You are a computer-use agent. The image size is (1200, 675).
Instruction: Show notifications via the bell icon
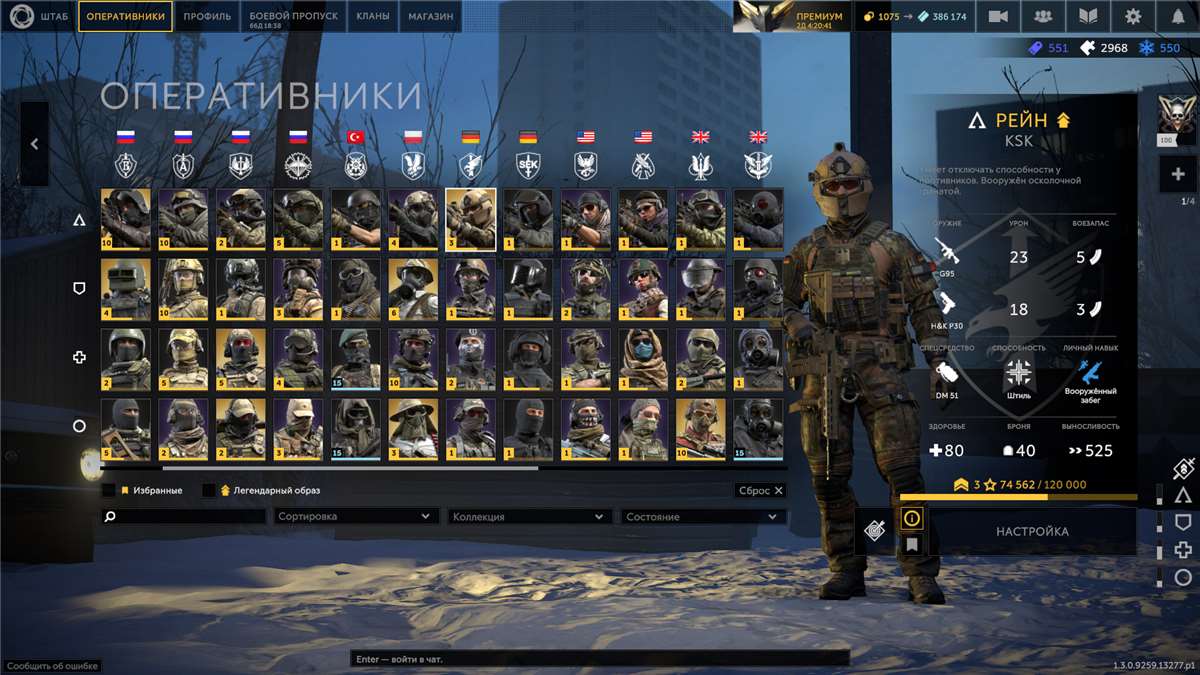coord(1178,16)
